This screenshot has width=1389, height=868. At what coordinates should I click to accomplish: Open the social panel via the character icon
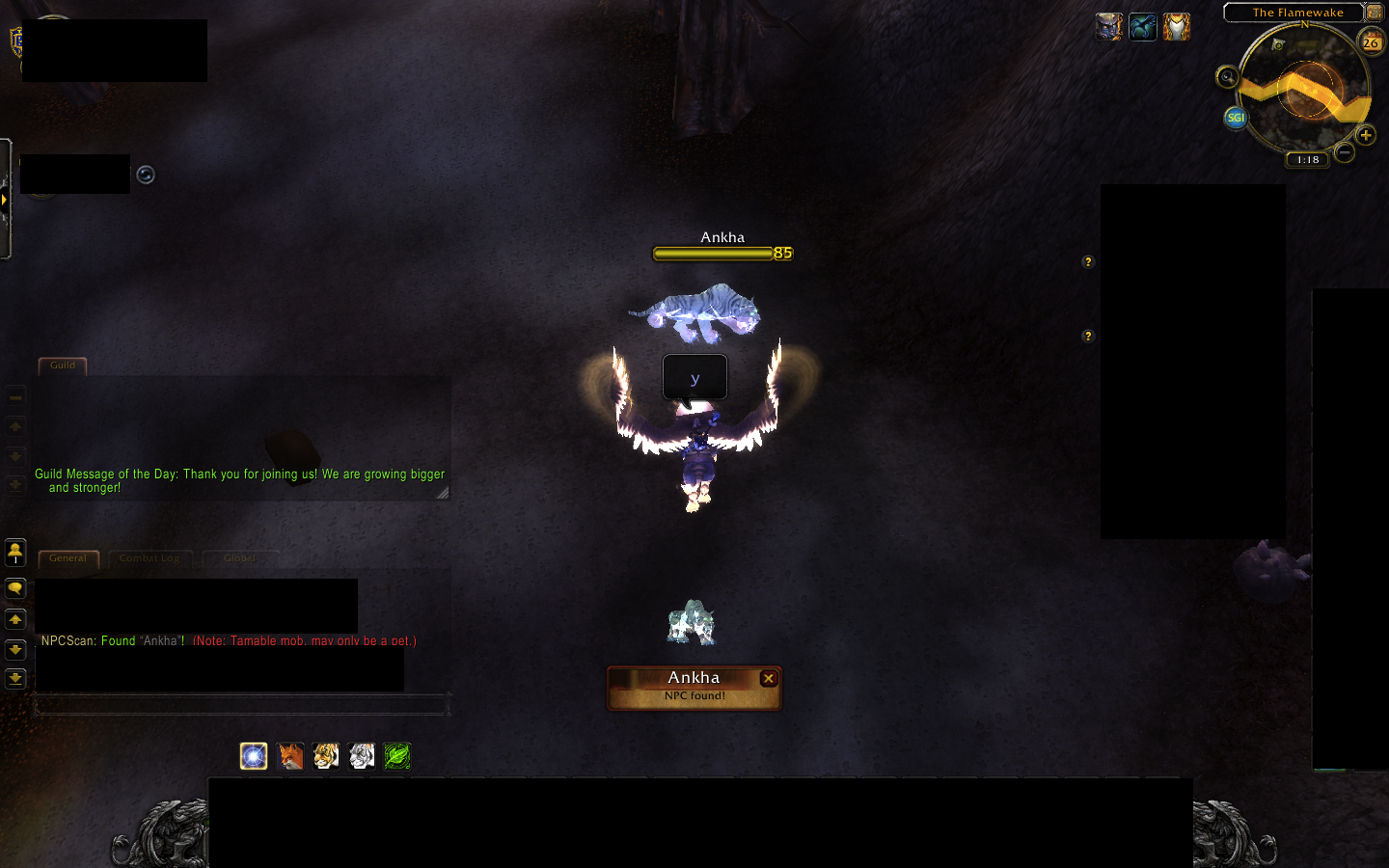tap(15, 552)
